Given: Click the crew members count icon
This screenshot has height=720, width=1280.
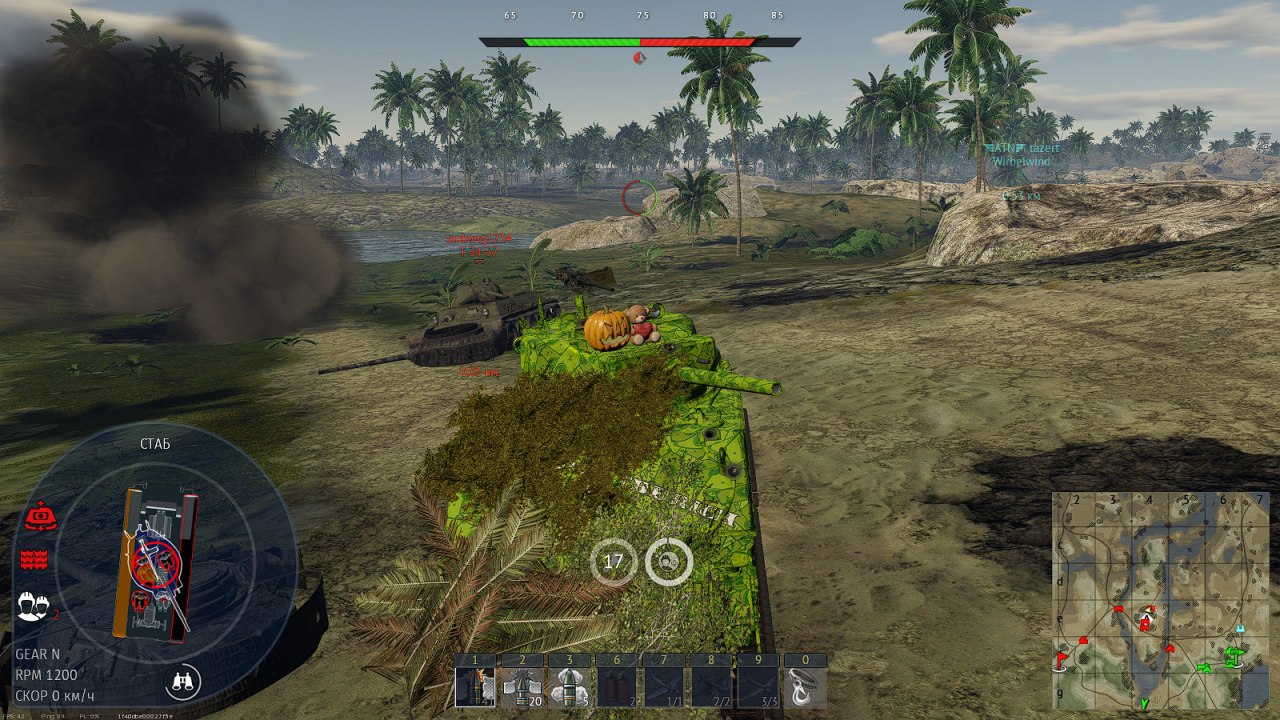Looking at the screenshot, I should 33,604.
